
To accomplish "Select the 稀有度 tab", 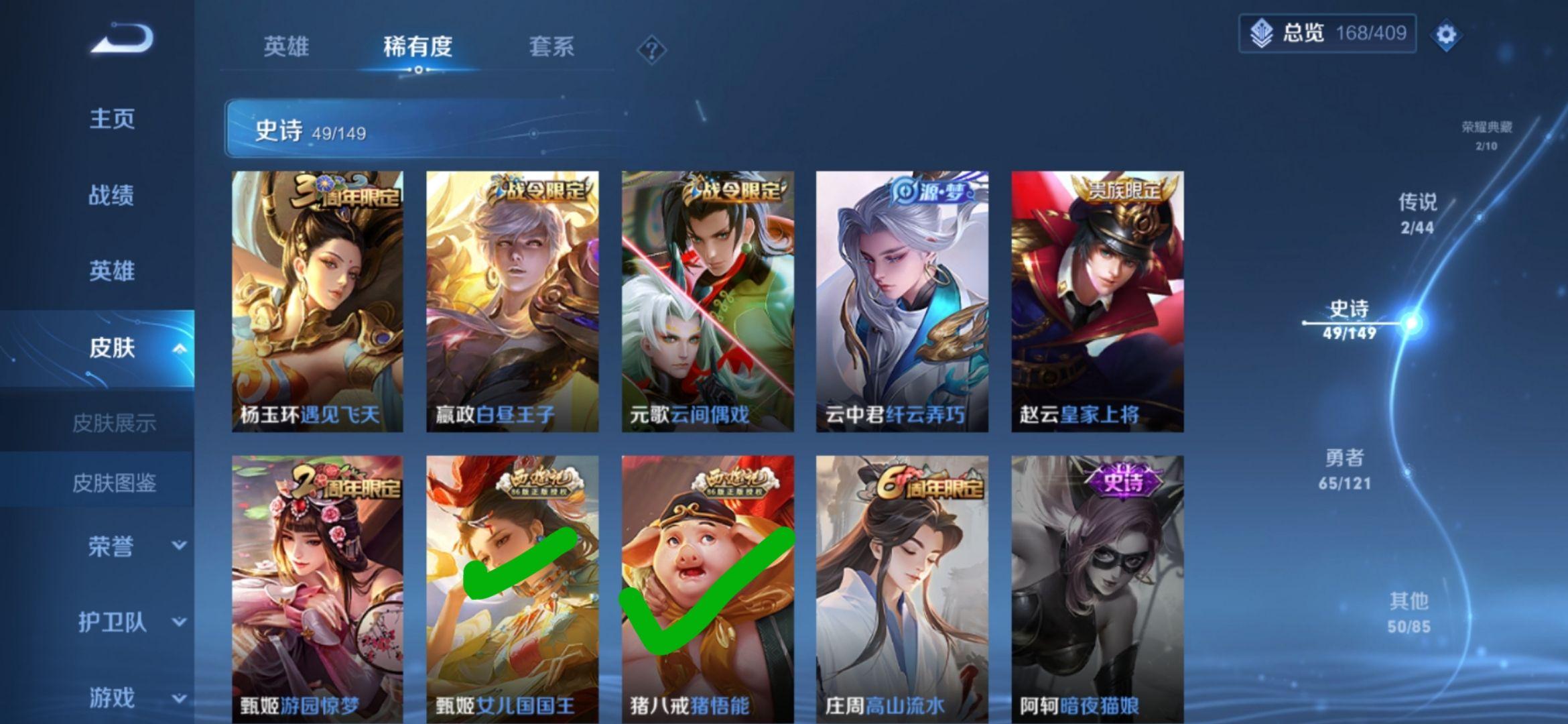I will [417, 47].
